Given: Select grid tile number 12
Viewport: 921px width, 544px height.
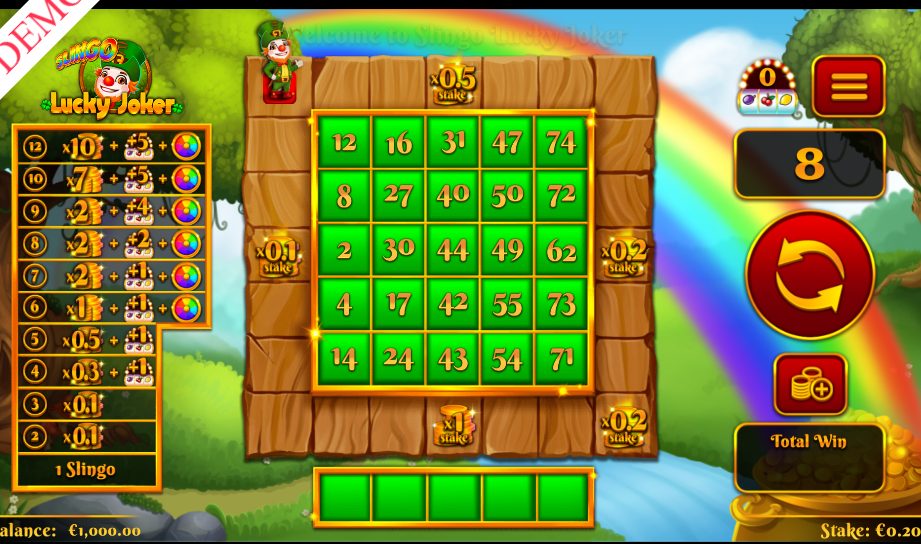Looking at the screenshot, I should (344, 142).
